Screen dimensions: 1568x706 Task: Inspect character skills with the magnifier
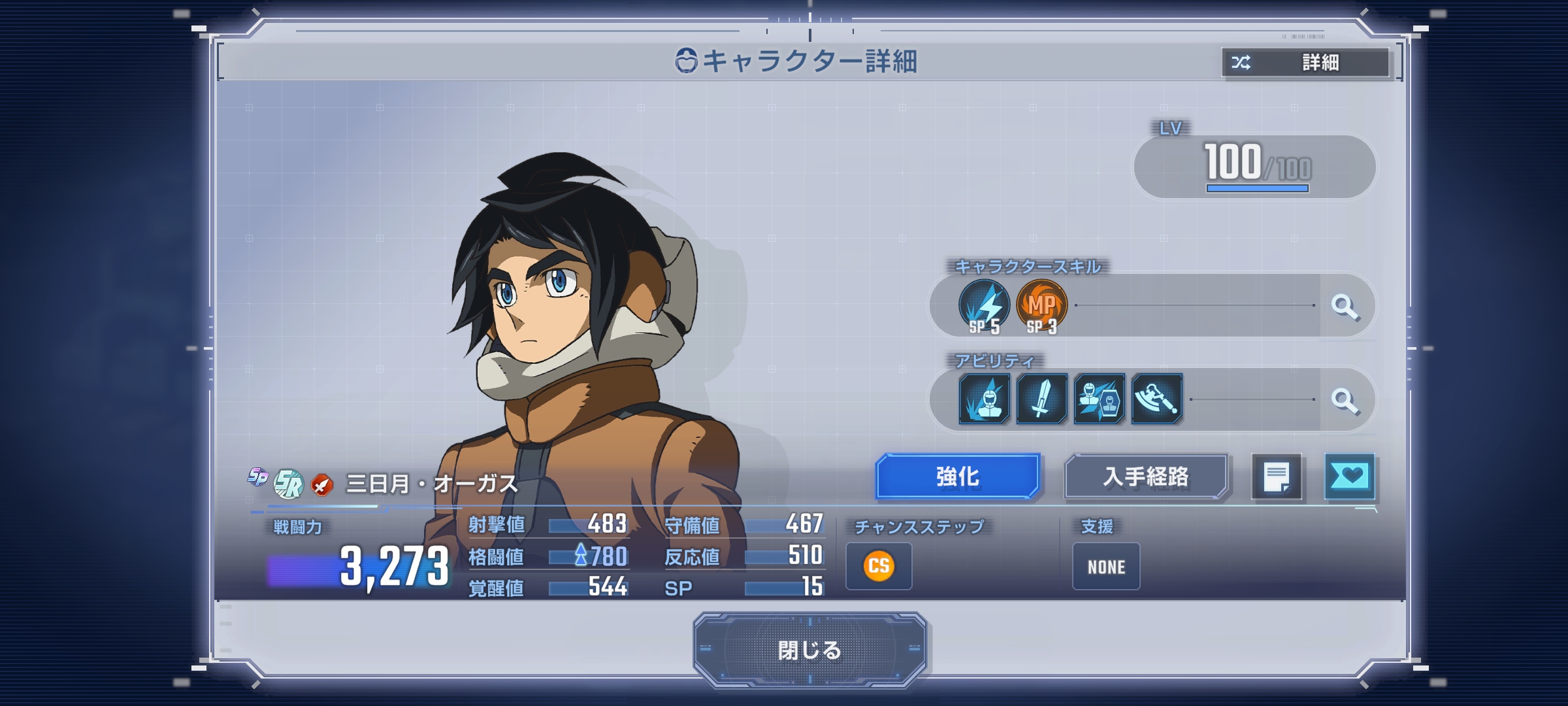(1345, 306)
